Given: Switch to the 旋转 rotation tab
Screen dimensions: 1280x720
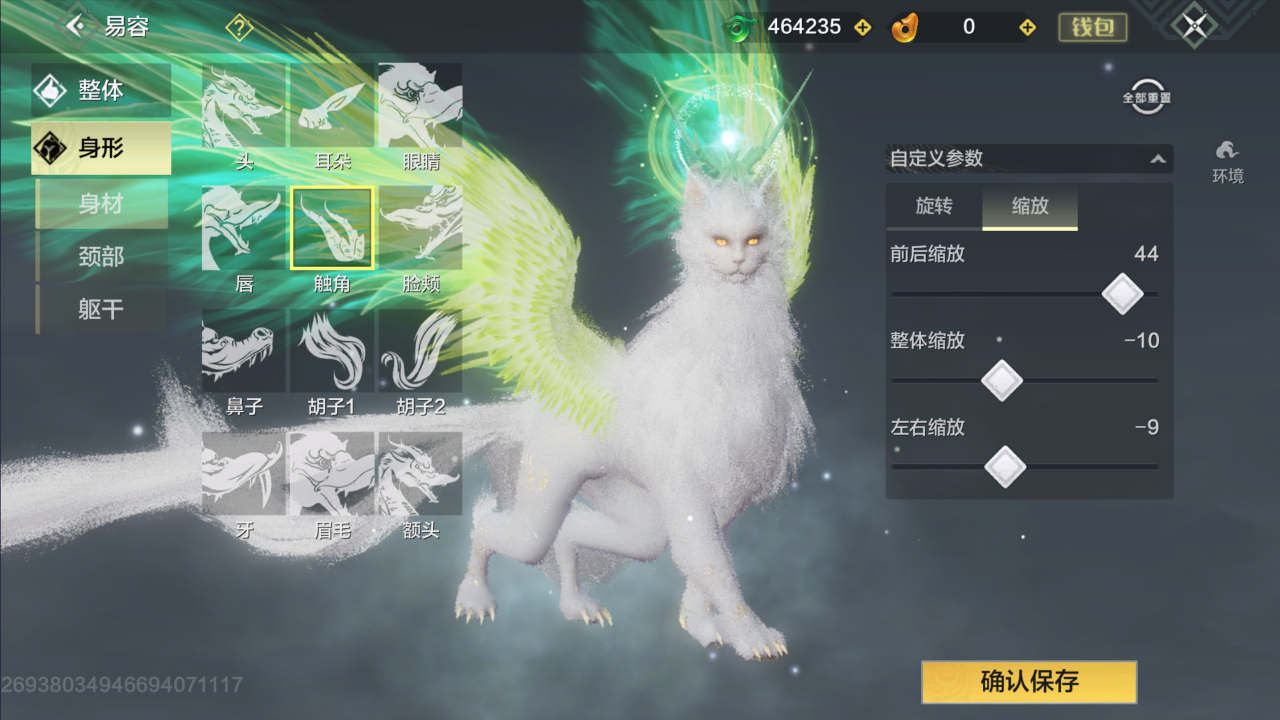Looking at the screenshot, I should coord(934,206).
